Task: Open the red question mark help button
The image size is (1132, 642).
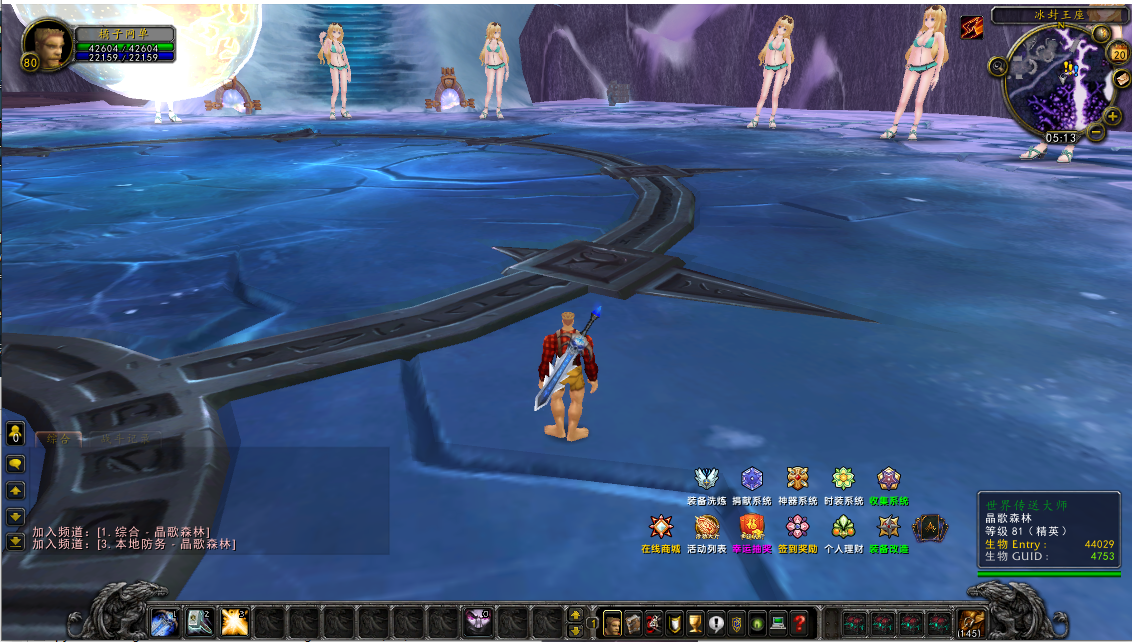Action: pyautogui.click(x=799, y=623)
